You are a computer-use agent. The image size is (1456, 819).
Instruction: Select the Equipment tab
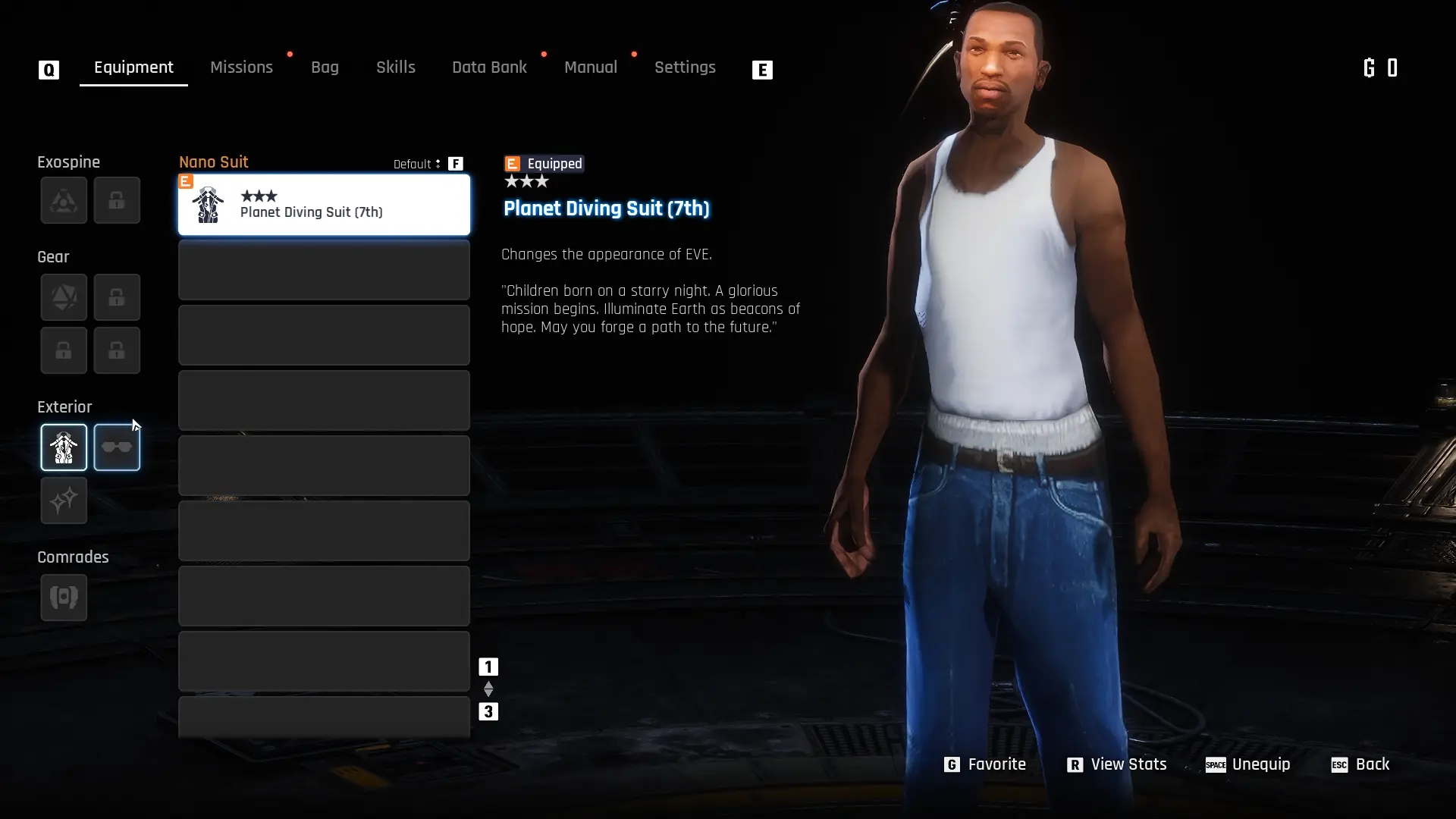(133, 67)
